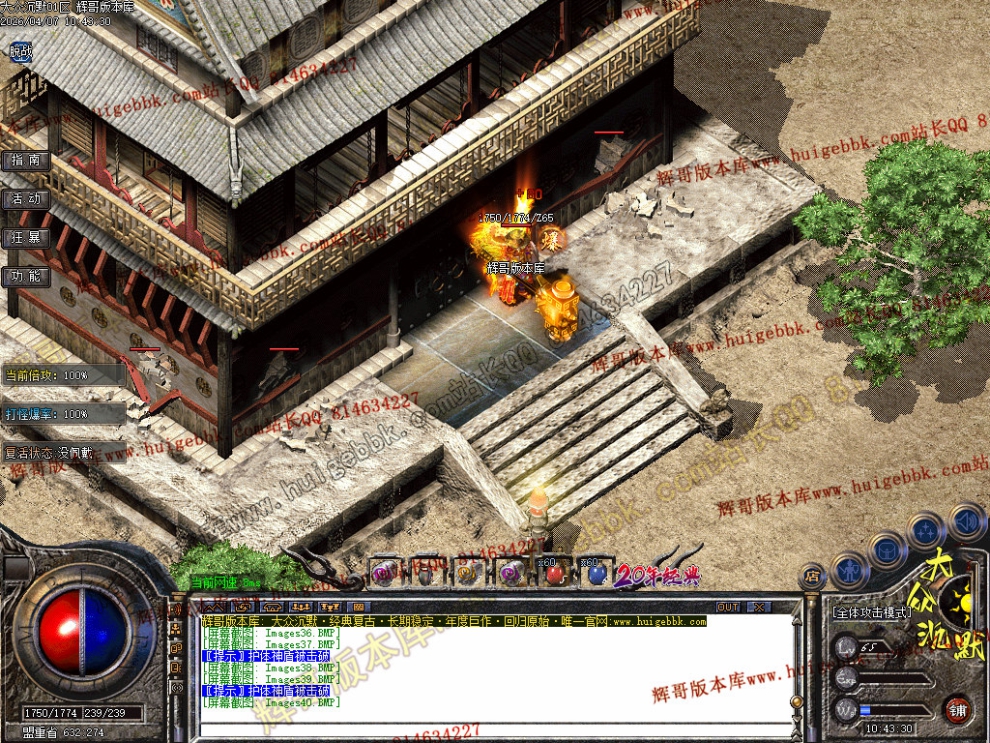Switch the 全体攻击模式 attack mode label

coord(870,612)
